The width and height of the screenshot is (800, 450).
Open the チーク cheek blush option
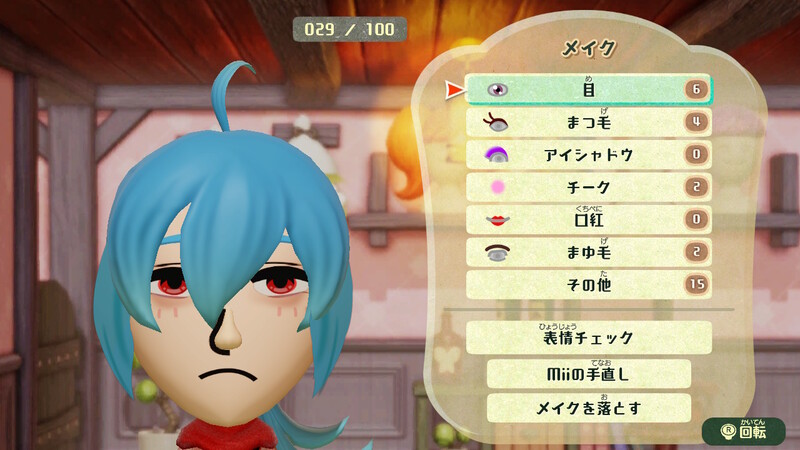click(589, 187)
